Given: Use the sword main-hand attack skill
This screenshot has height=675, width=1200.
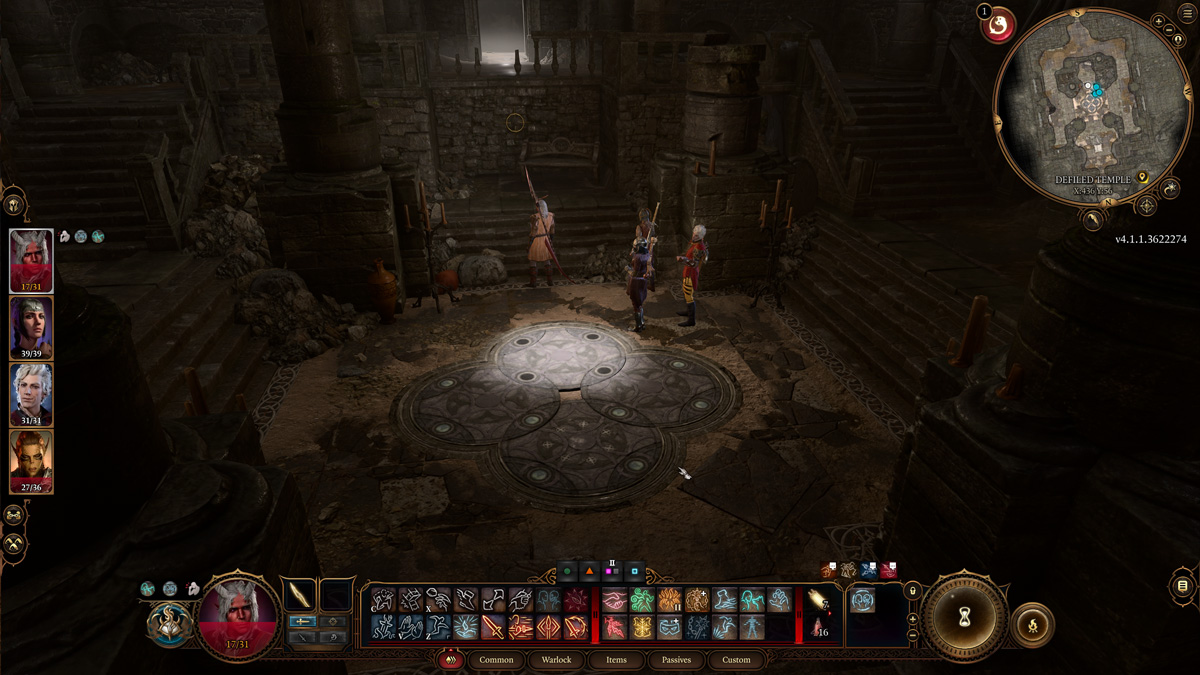Looking at the screenshot, I should (493, 627).
